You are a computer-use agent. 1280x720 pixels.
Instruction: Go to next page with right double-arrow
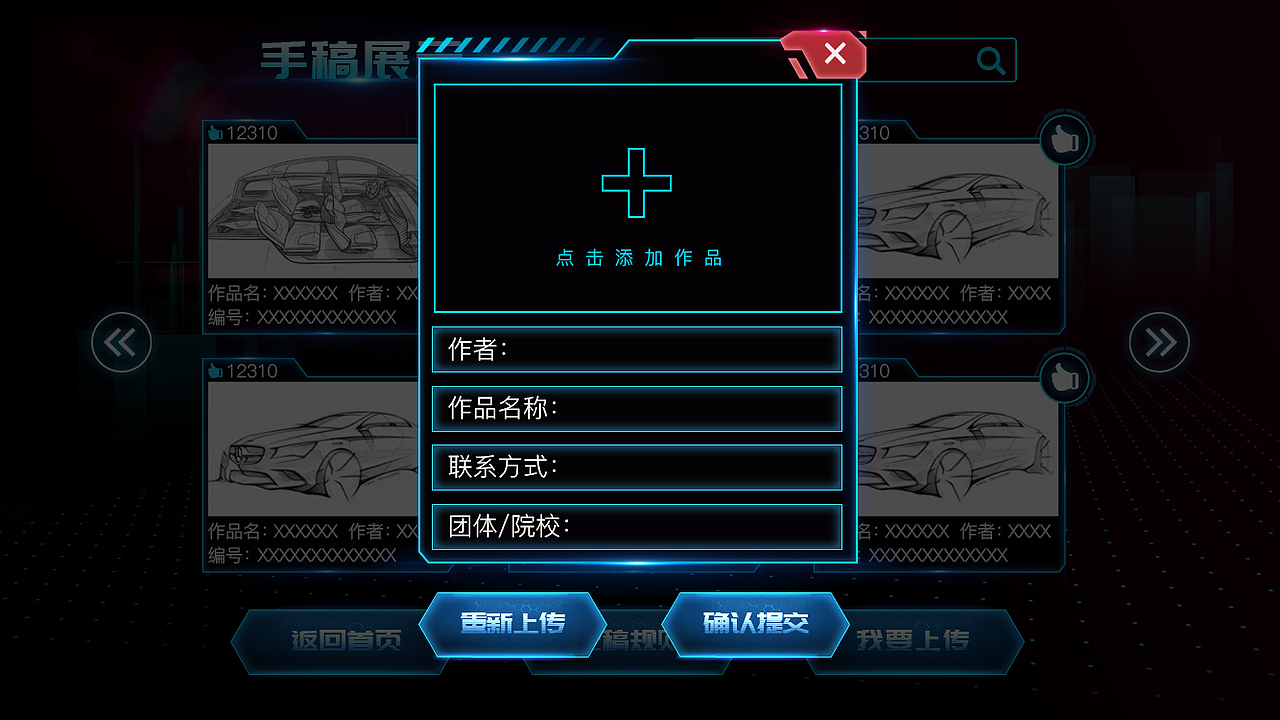(x=1159, y=342)
